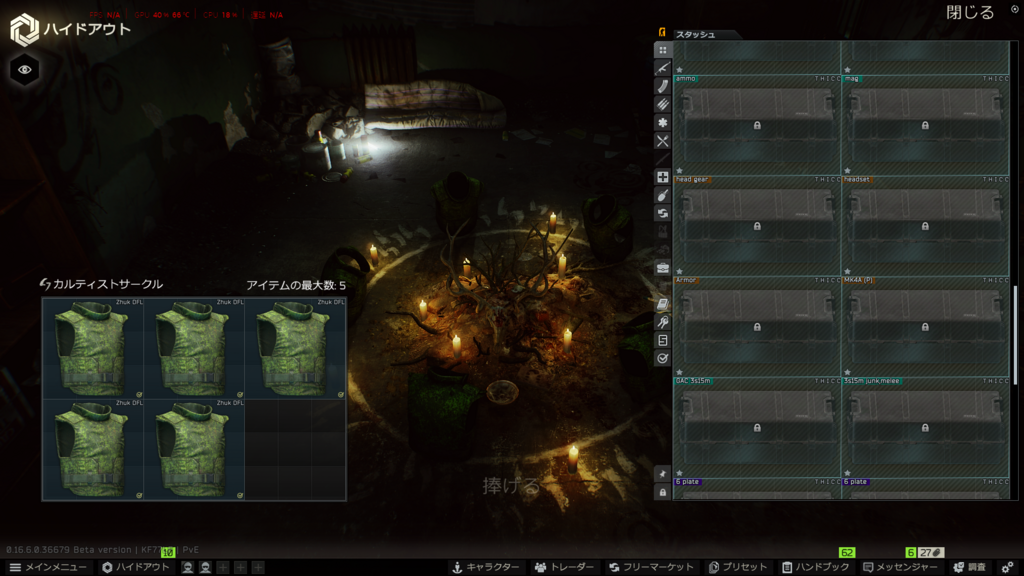Open メッセンジャー
The image size is (1024, 576).
coord(900,567)
